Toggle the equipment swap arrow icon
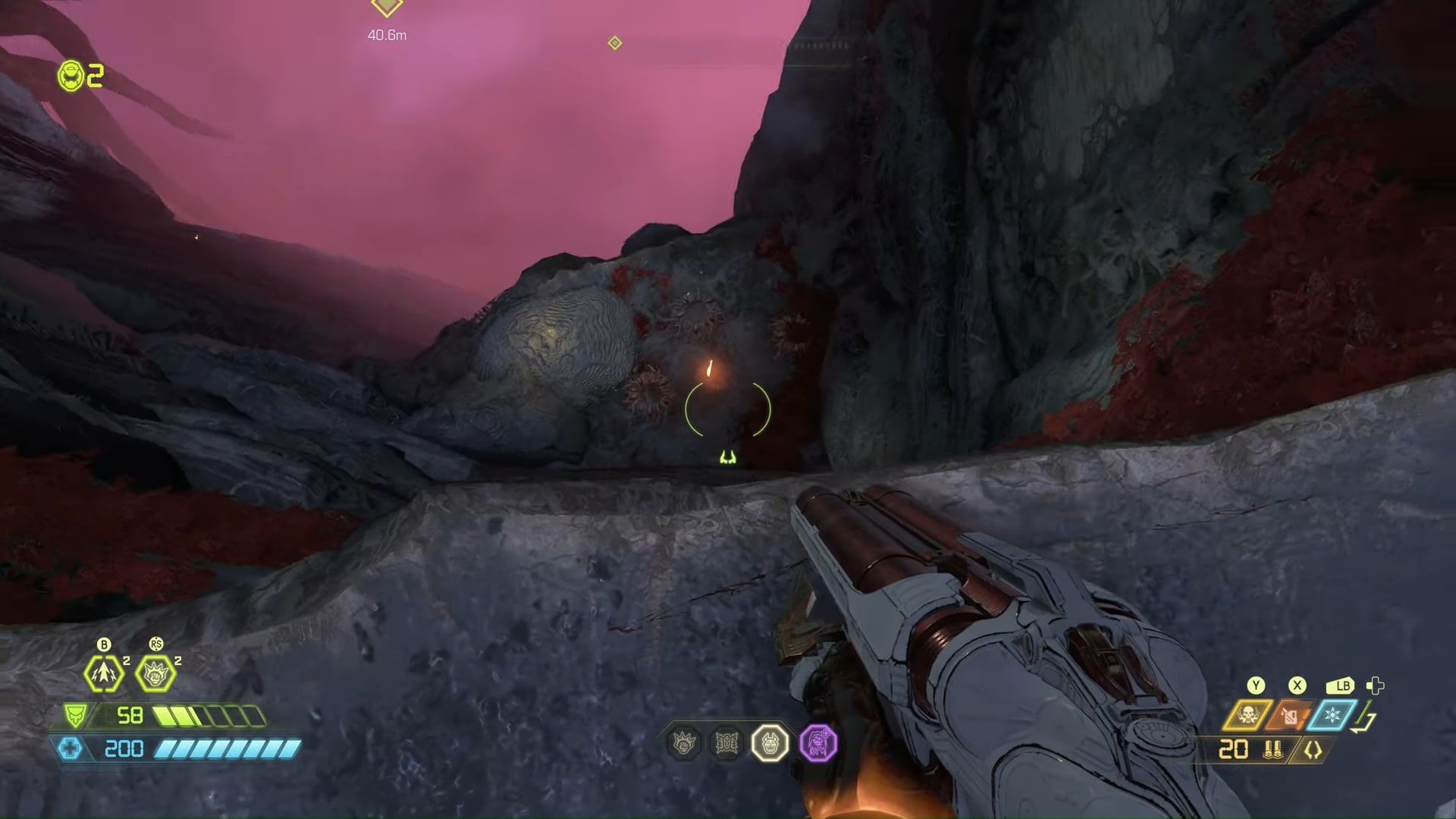Screen dimensions: 1456x819 click(x=1366, y=718)
